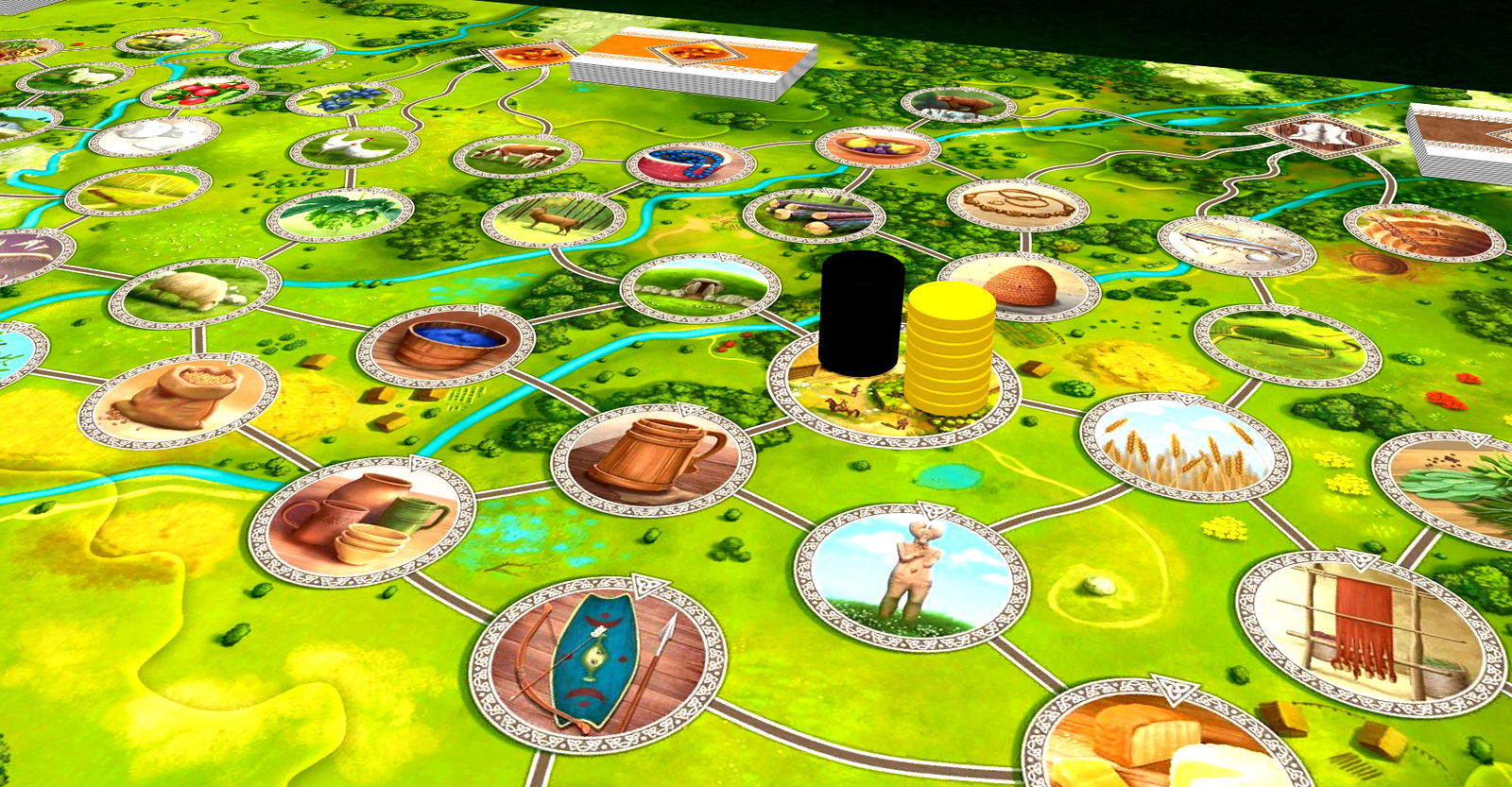Select the blue bead necklace tile
Viewport: 1512px width, 787px height.
(691, 164)
